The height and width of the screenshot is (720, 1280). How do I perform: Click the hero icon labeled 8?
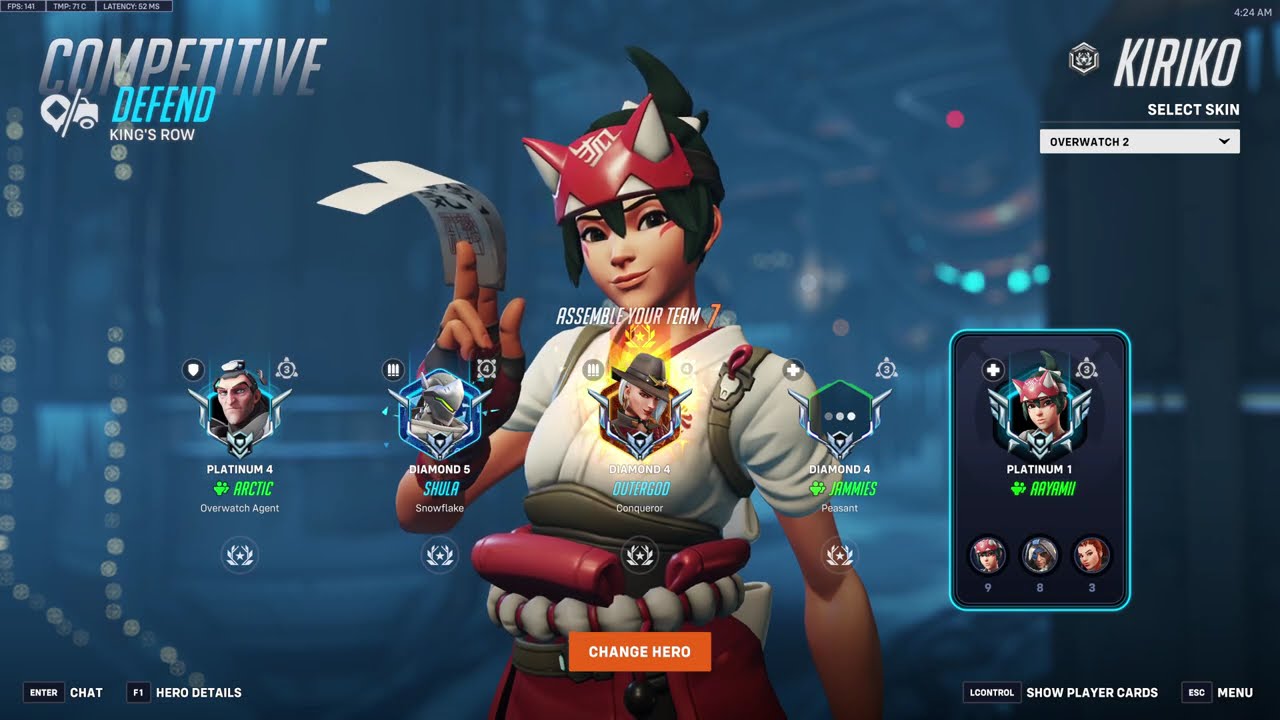[x=1039, y=555]
